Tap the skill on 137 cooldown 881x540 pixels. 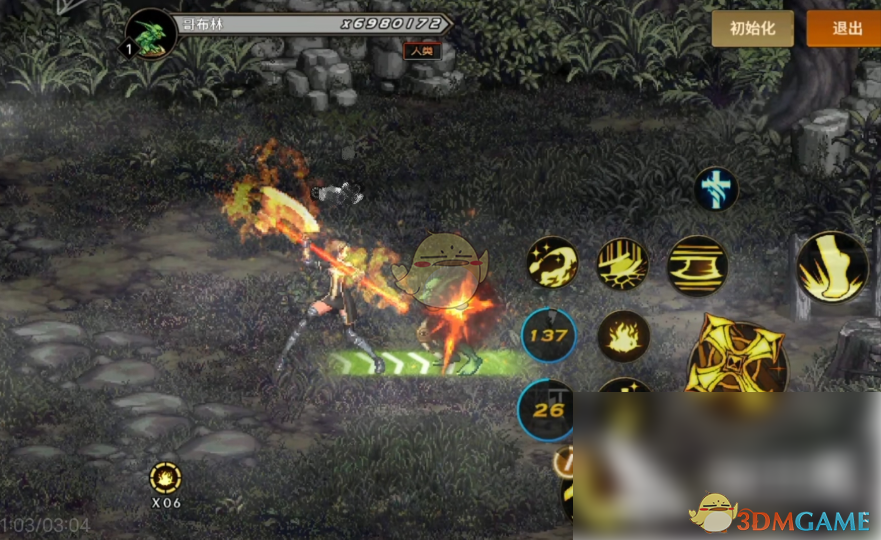coord(548,336)
